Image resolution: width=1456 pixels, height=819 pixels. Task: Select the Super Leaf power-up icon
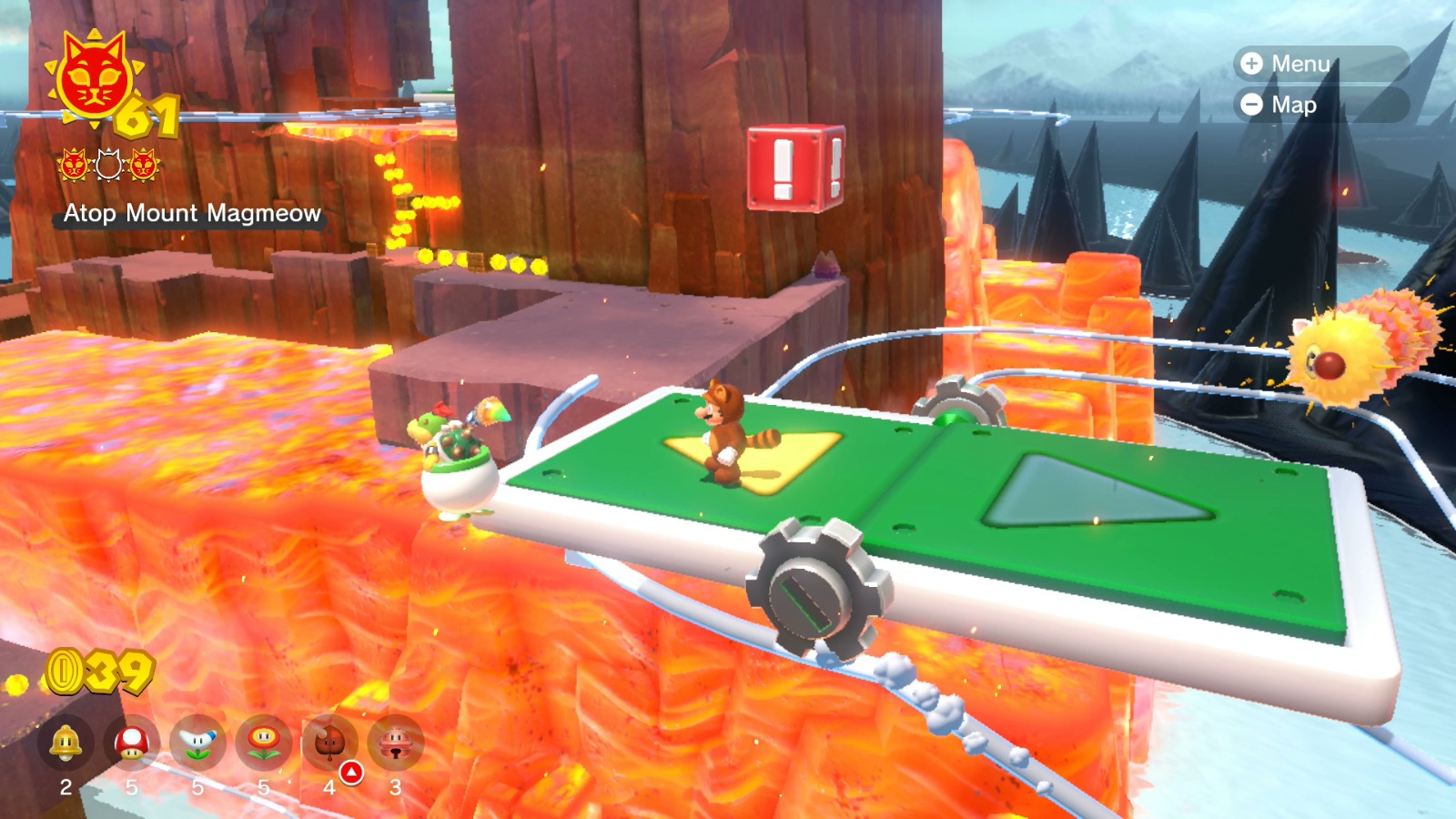pyautogui.click(x=332, y=742)
